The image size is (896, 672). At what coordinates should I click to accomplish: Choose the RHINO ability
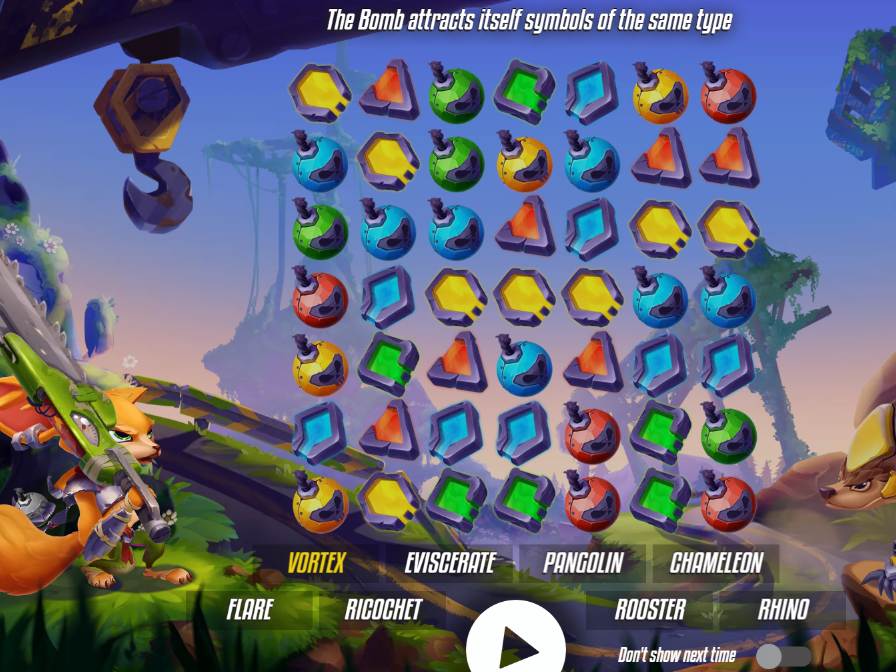[x=784, y=609]
